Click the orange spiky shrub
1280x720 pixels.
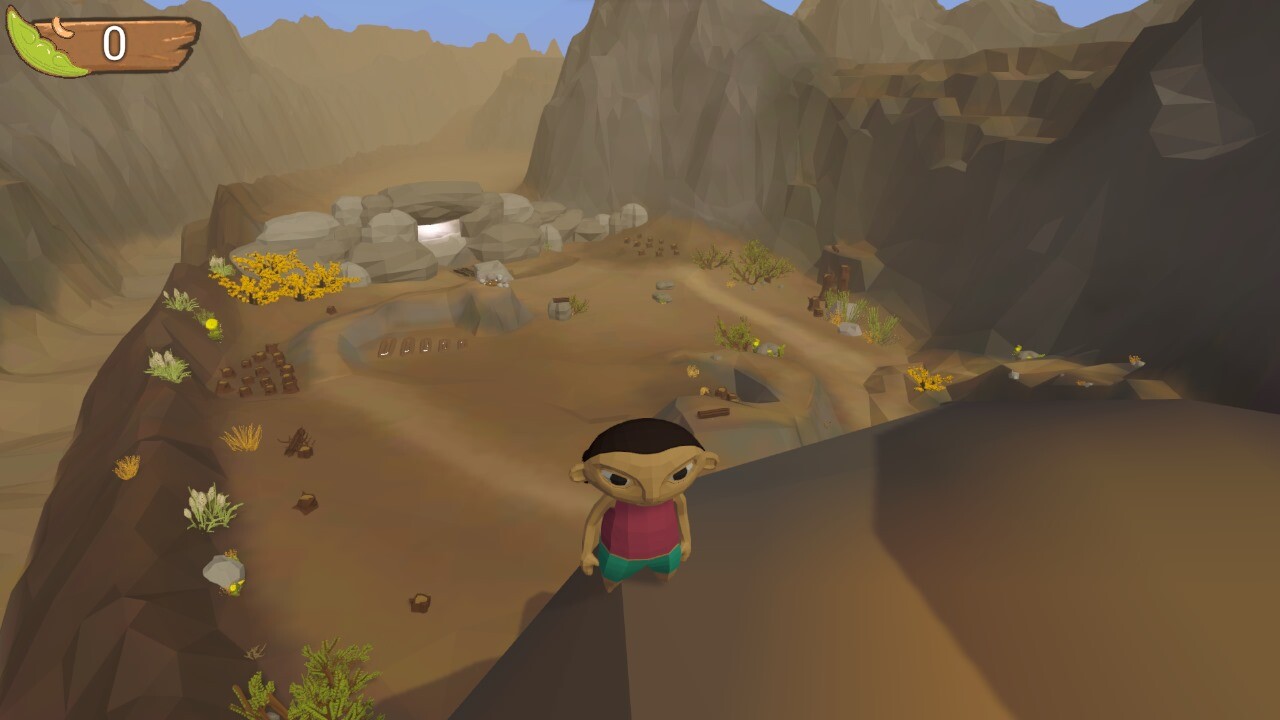[240, 438]
